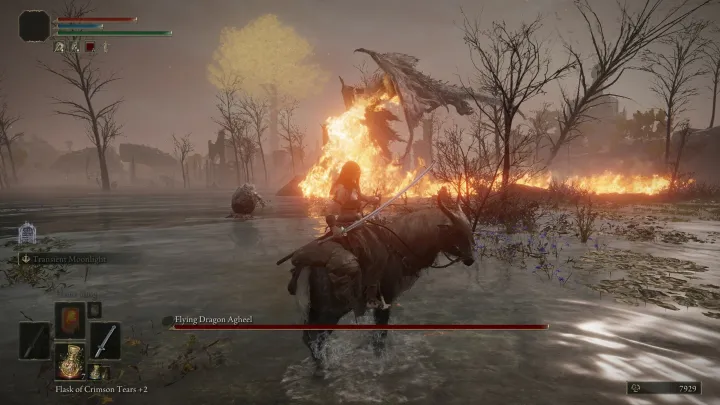The image size is (720, 405).
Task: Click the gate-shaped icon above Transient Moonlight
Action: [27, 234]
